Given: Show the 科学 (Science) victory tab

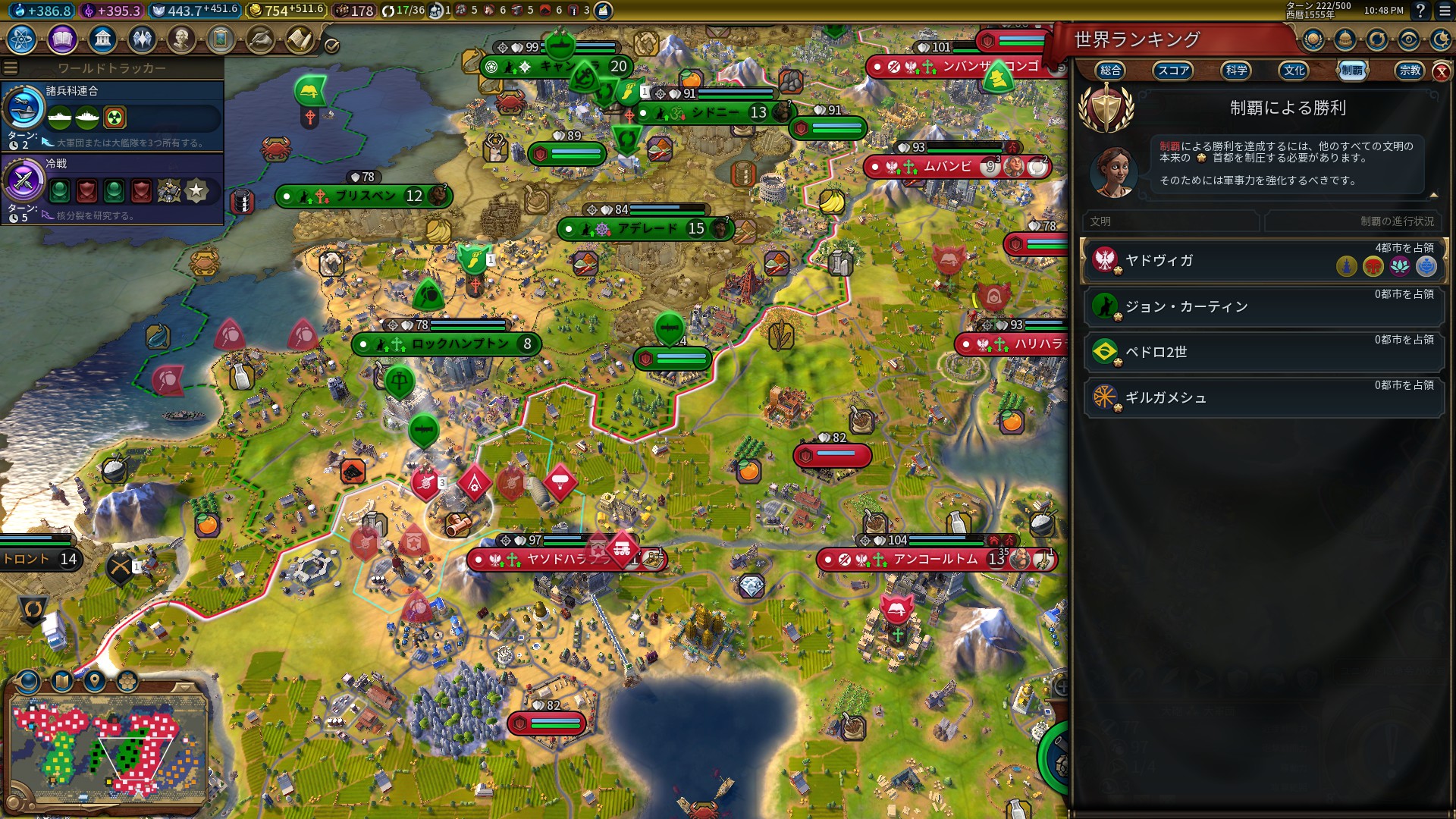Looking at the screenshot, I should click(1236, 71).
